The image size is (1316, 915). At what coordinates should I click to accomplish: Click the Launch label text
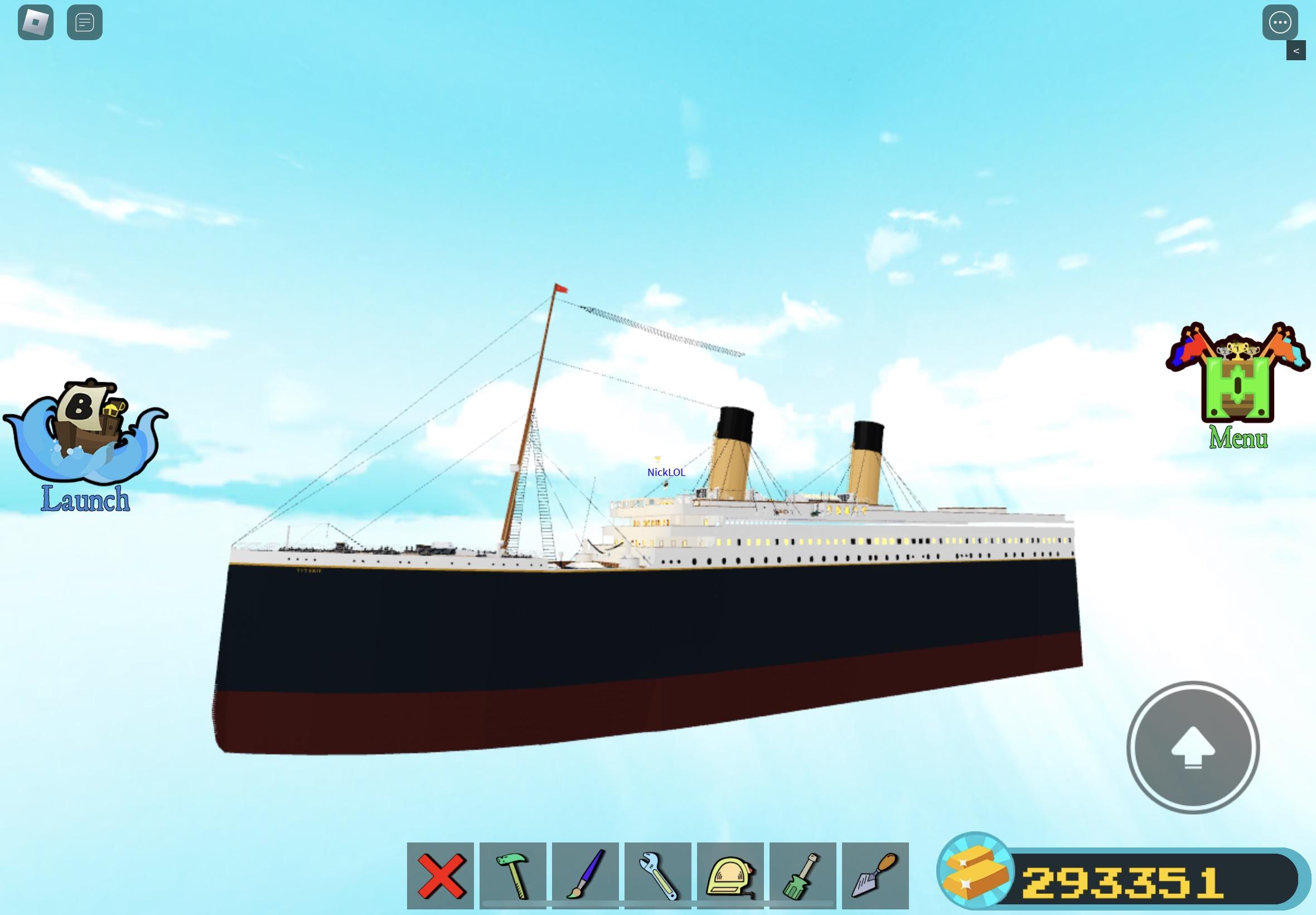tap(84, 500)
